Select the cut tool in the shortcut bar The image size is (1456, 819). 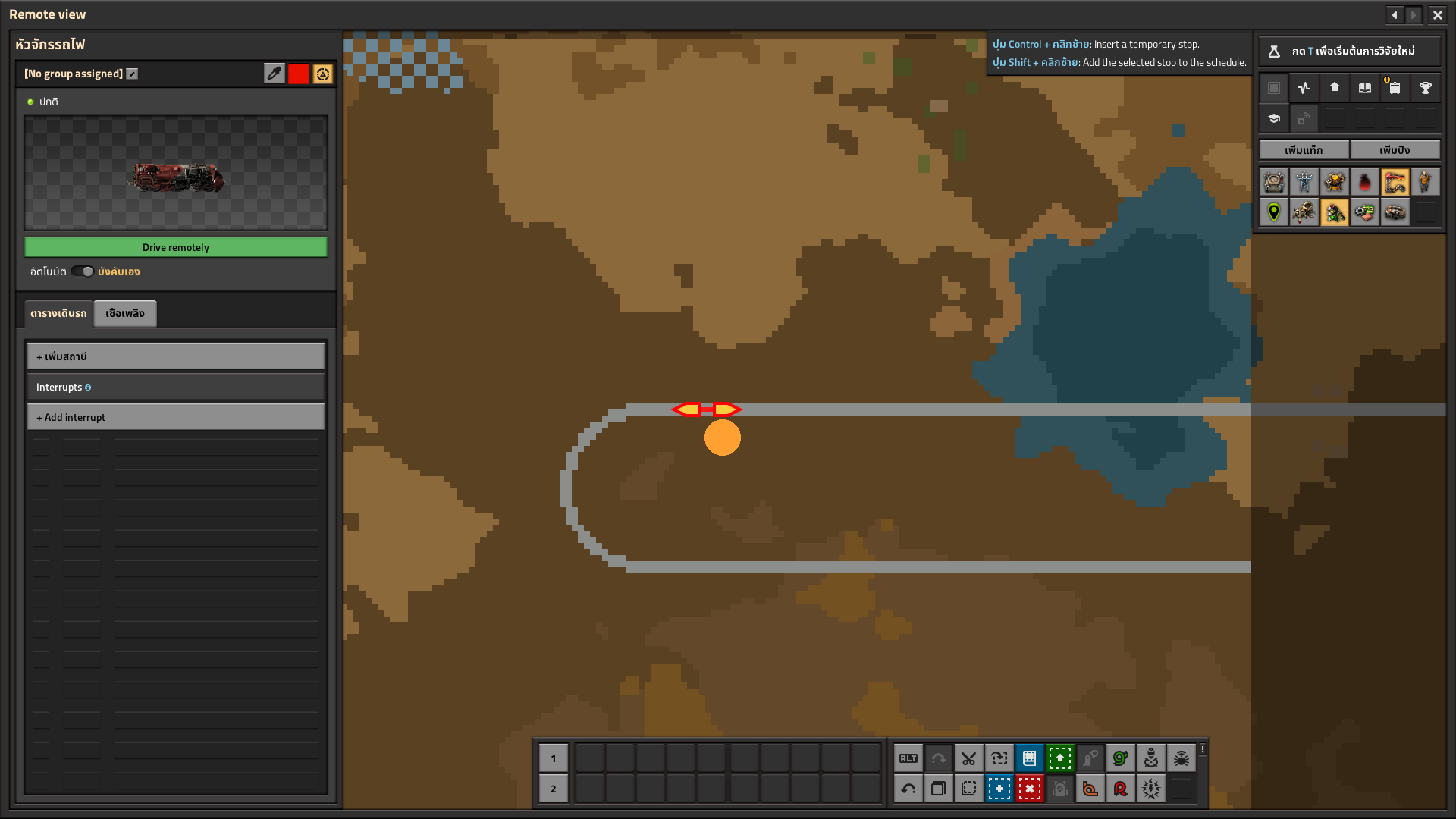pos(968,758)
